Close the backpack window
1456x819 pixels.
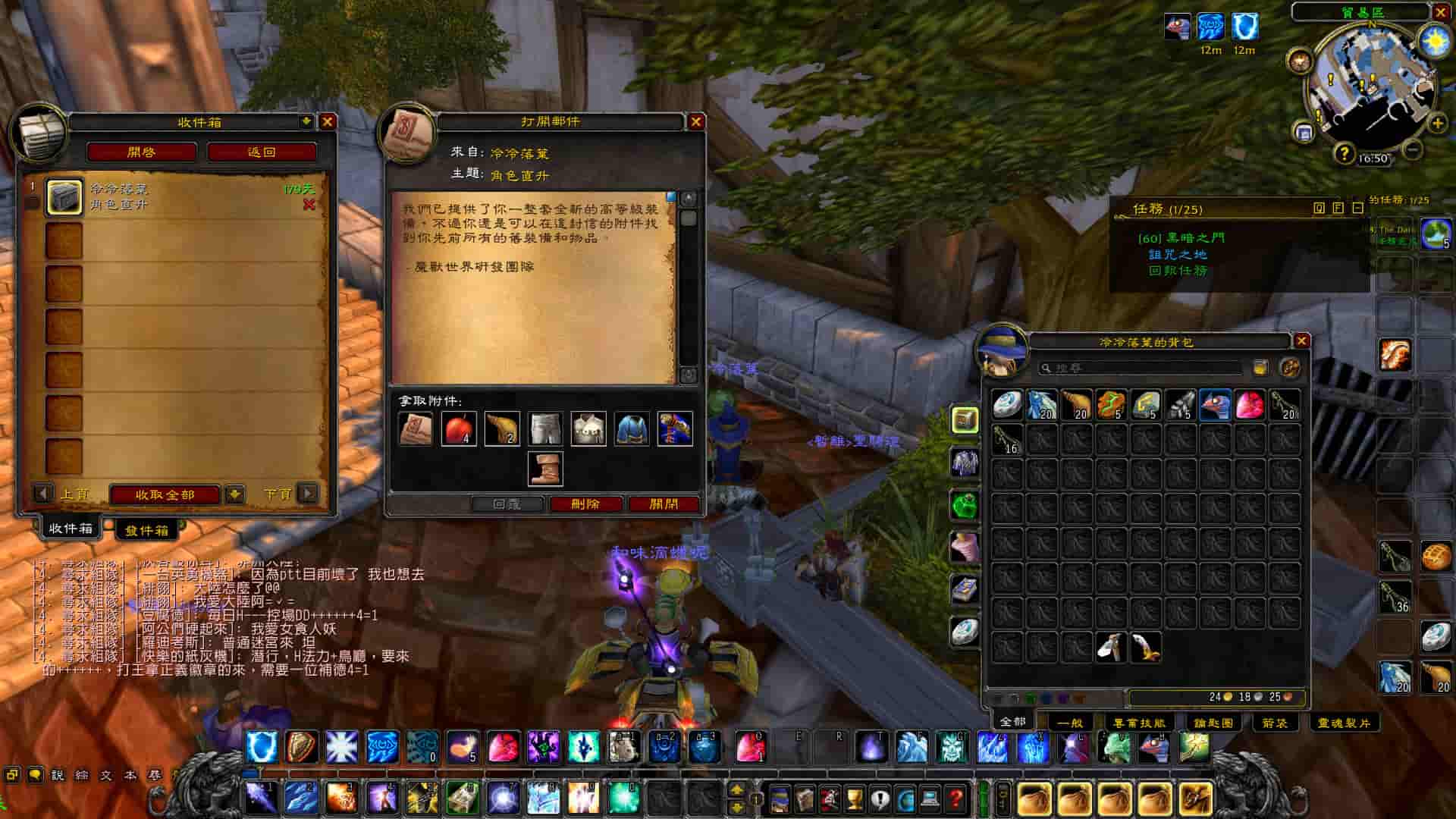pos(1301,341)
